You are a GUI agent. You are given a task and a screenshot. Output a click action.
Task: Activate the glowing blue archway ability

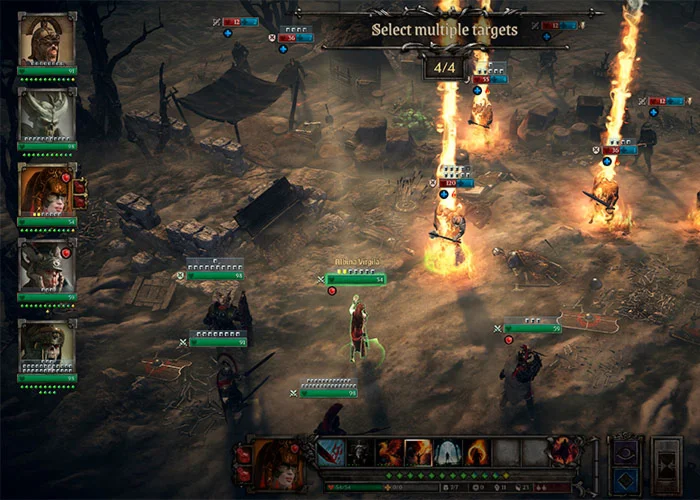click(x=448, y=452)
